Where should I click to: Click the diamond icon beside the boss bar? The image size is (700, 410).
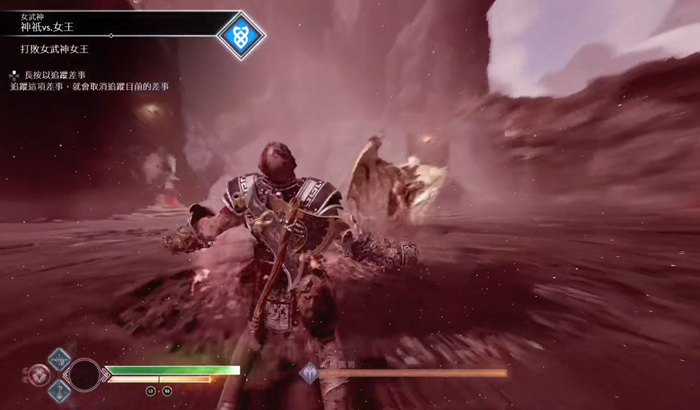[x=310, y=373]
